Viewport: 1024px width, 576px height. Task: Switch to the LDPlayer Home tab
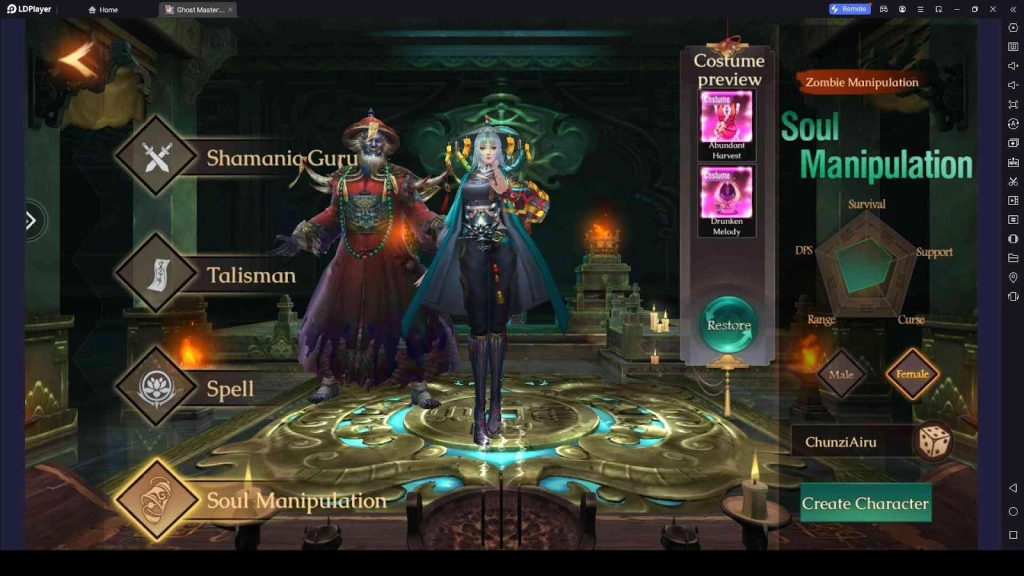click(x=103, y=9)
